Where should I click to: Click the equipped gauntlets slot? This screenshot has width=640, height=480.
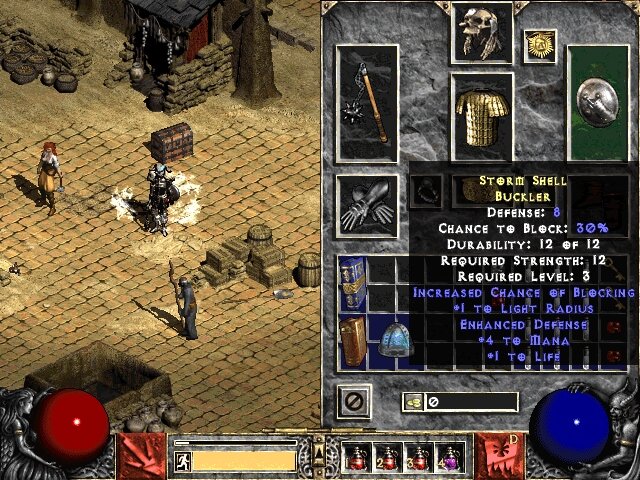[x=367, y=206]
